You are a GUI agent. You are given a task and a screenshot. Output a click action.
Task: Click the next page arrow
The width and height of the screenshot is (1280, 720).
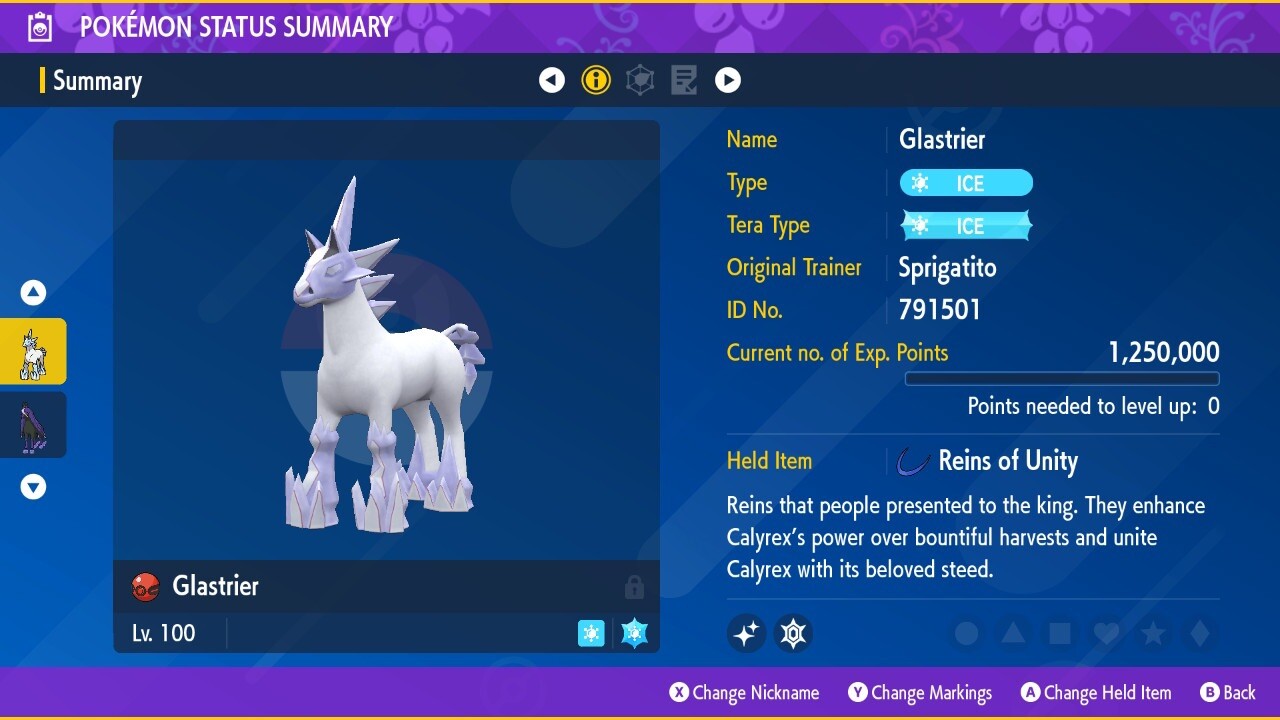tap(728, 80)
